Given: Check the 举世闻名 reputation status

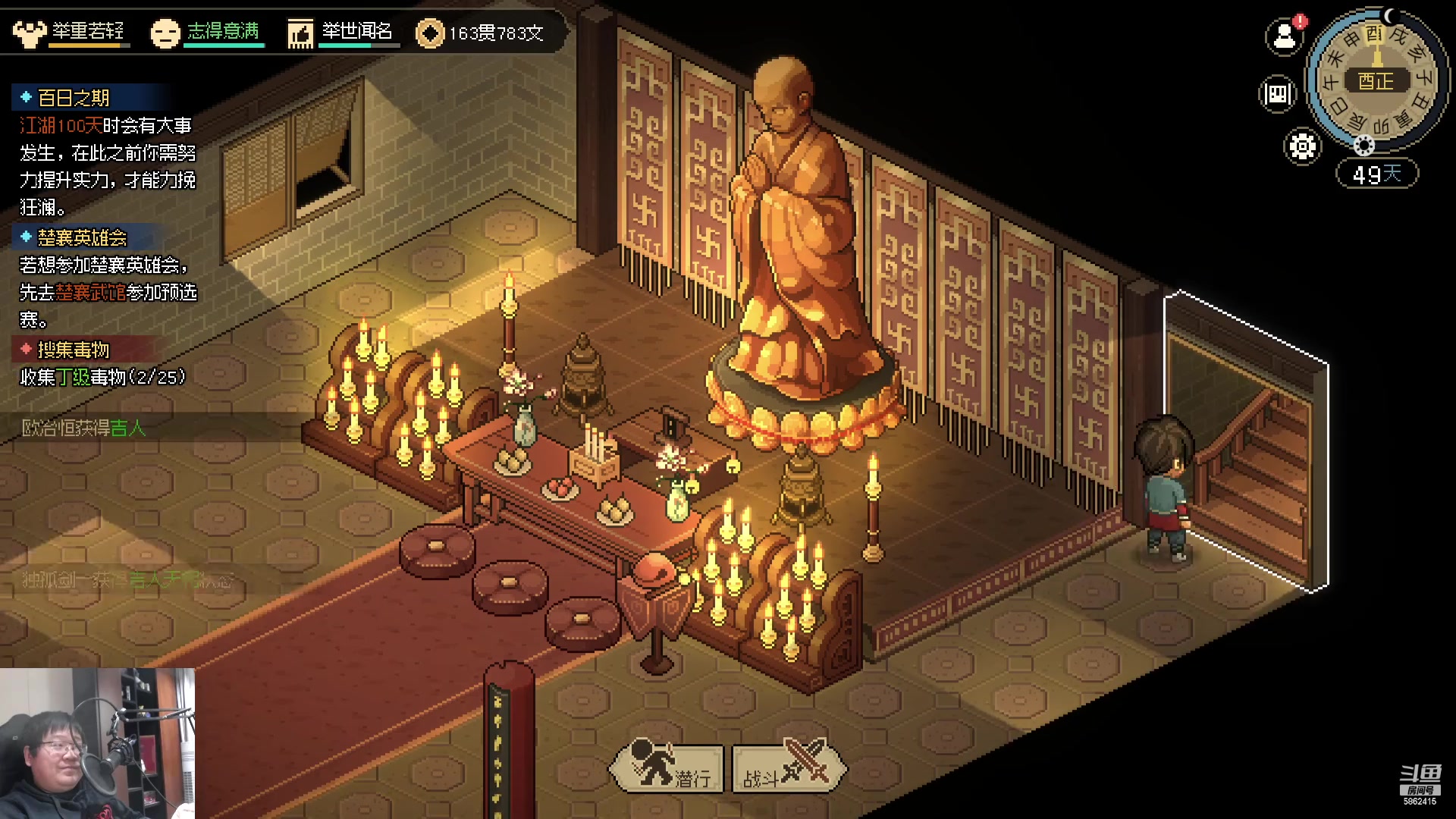Looking at the screenshot, I should [x=340, y=32].
